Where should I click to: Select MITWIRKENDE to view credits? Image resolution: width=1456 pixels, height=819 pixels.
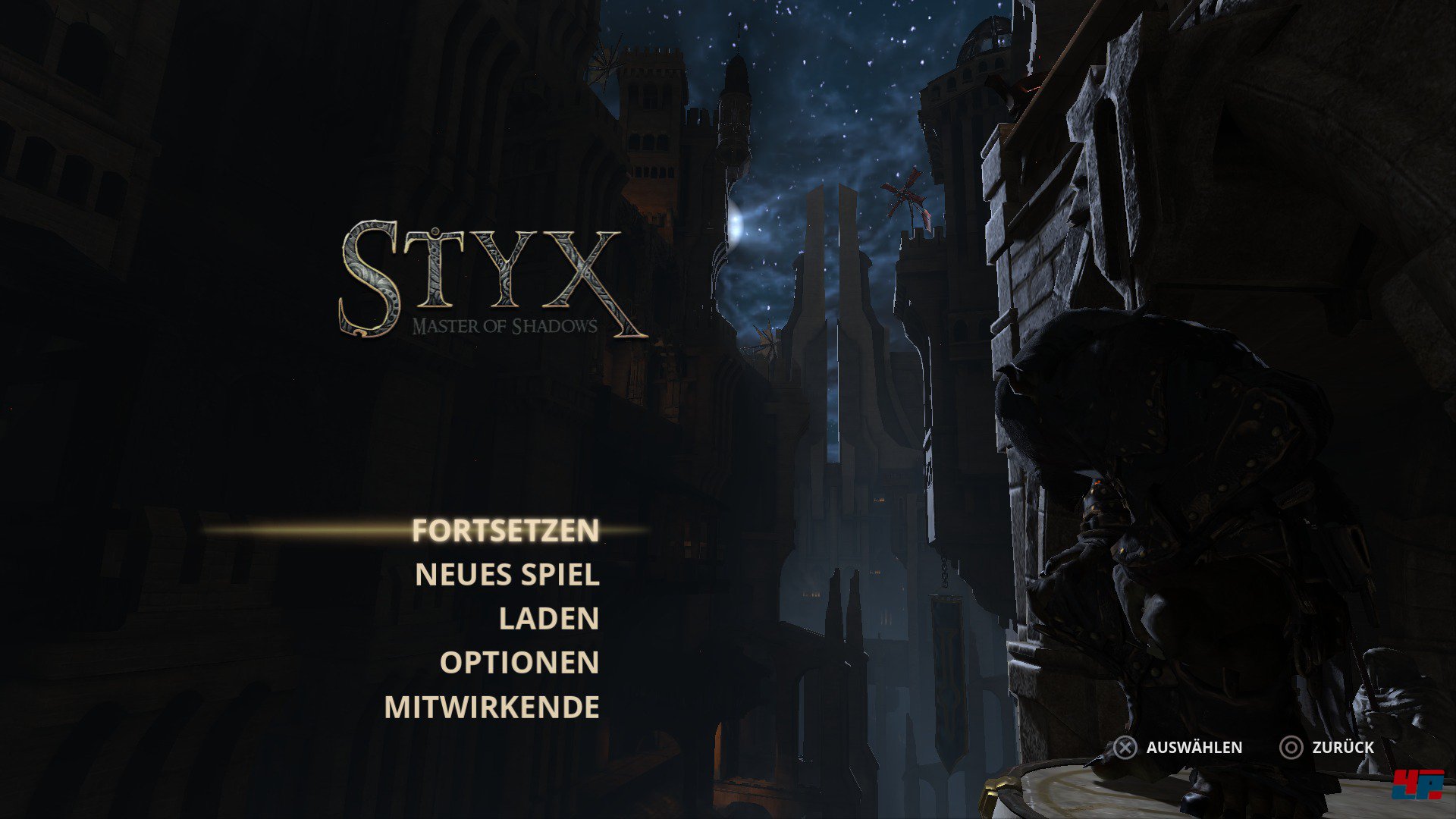[x=493, y=706]
